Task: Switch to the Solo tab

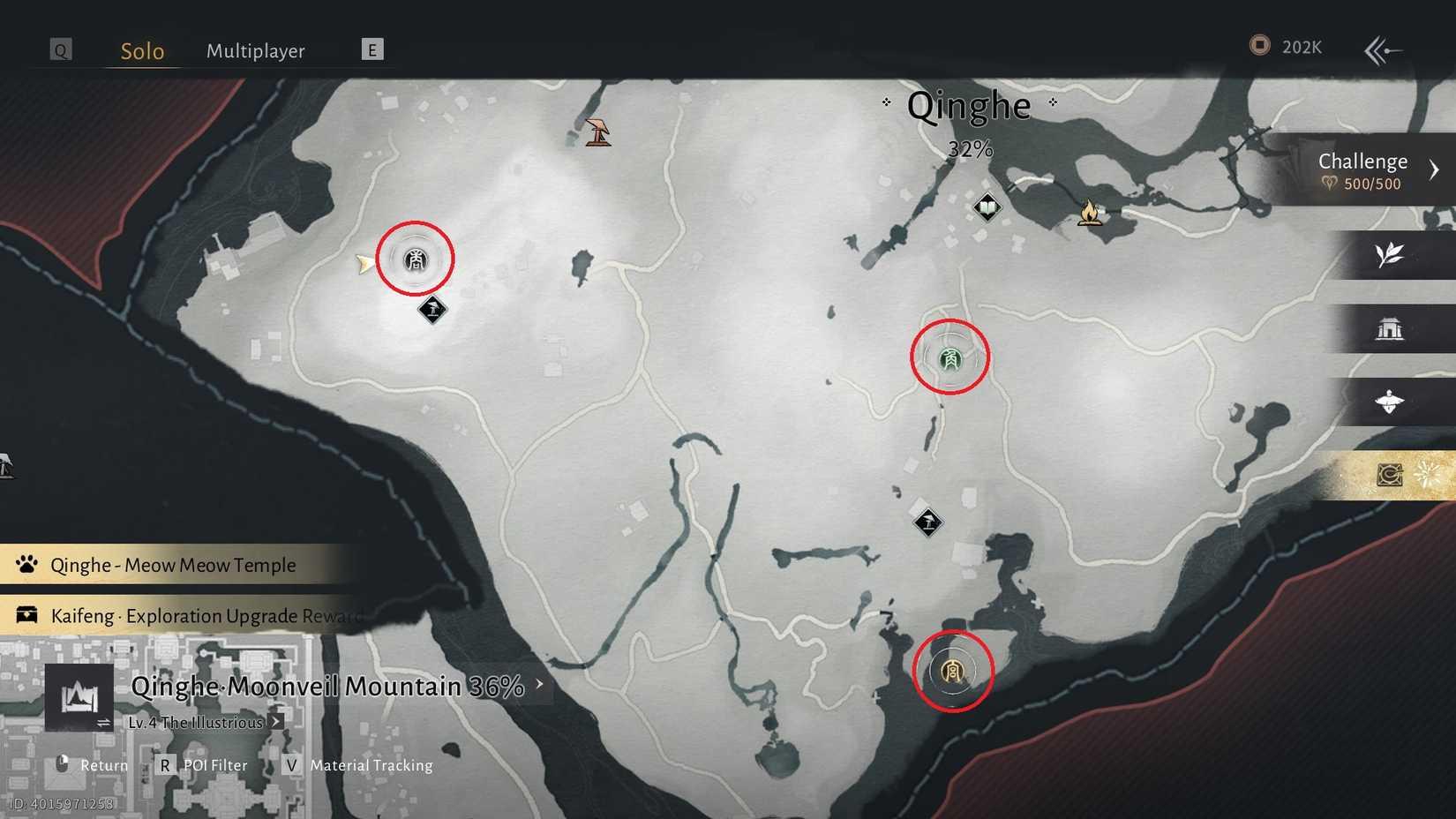Action: click(x=141, y=51)
